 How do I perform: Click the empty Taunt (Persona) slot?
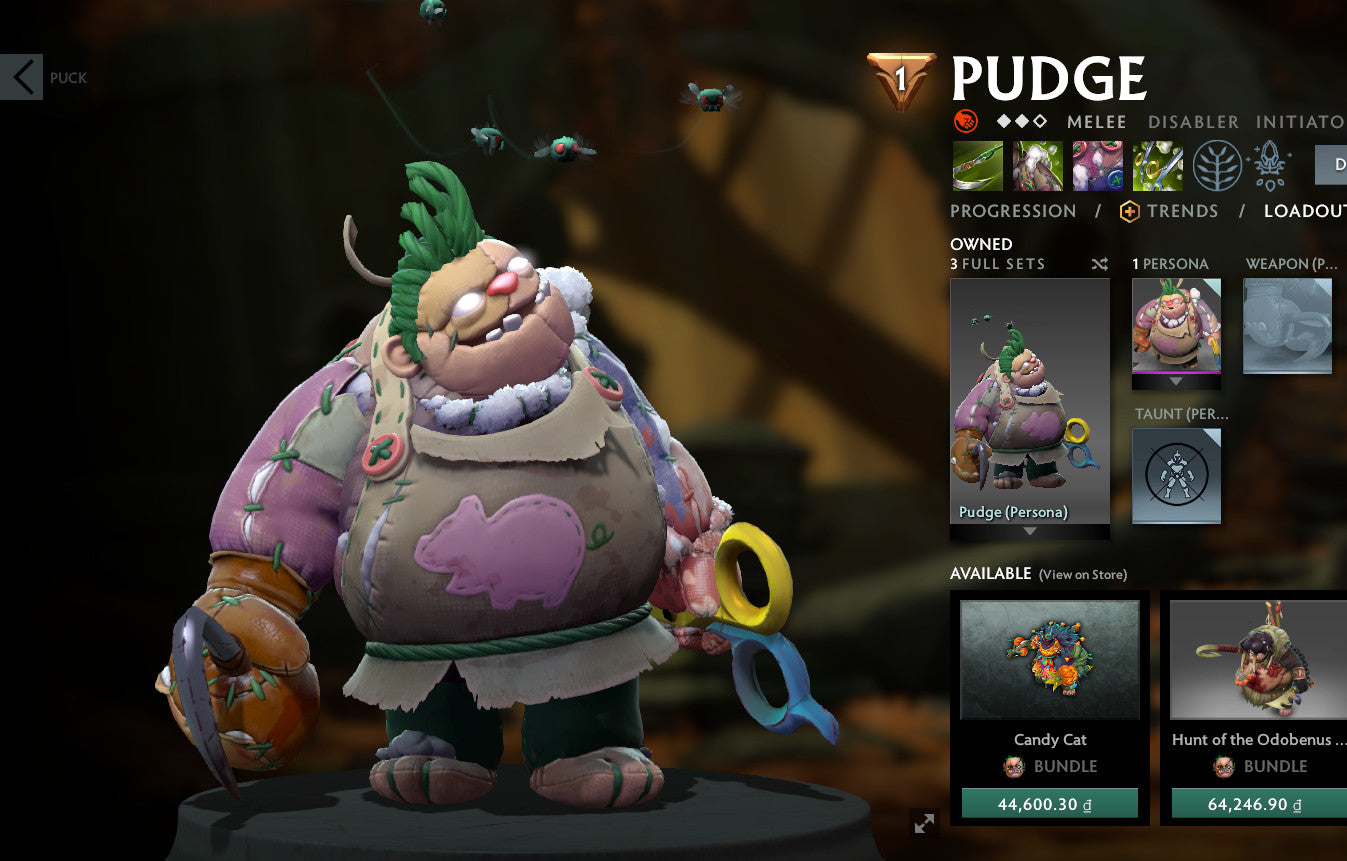(1177, 477)
